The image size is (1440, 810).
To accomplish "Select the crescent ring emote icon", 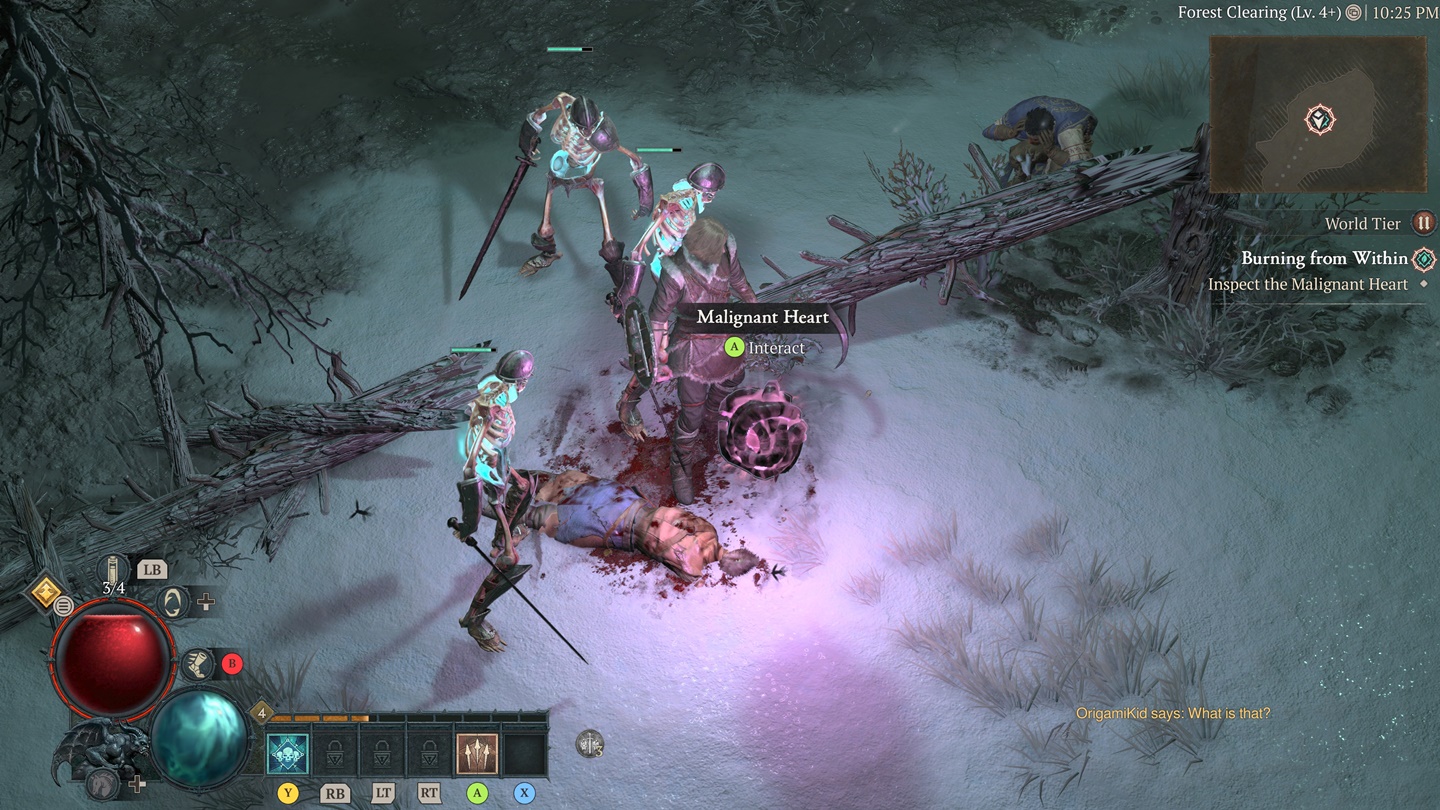I will click(174, 602).
